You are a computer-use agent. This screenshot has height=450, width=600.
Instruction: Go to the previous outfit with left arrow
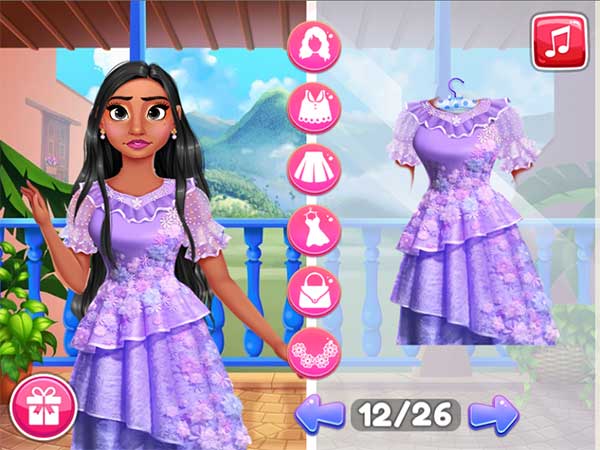point(320,414)
